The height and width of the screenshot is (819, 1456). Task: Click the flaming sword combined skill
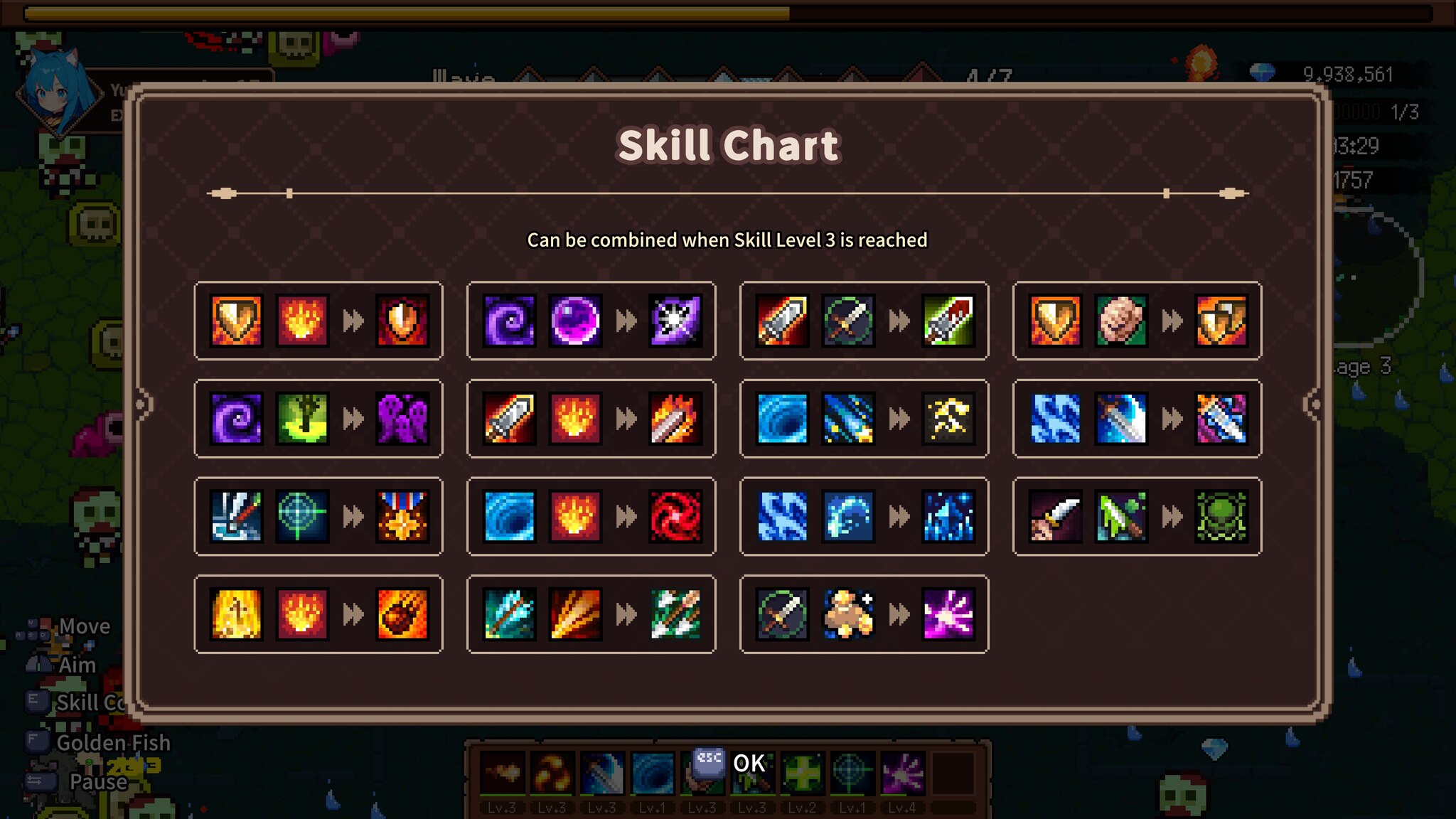pyautogui.click(x=675, y=418)
